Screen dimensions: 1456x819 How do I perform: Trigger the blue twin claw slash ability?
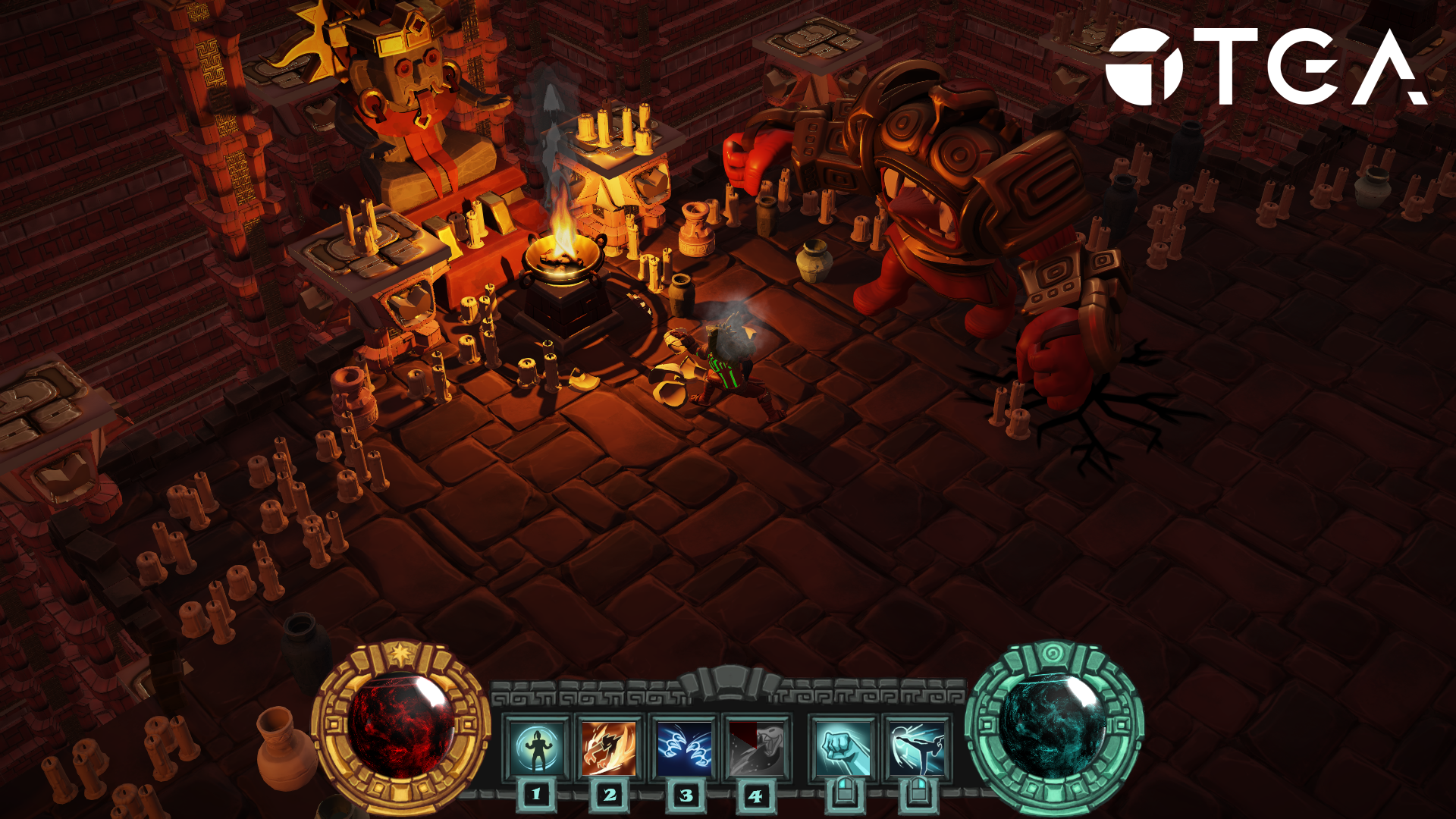[x=683, y=748]
